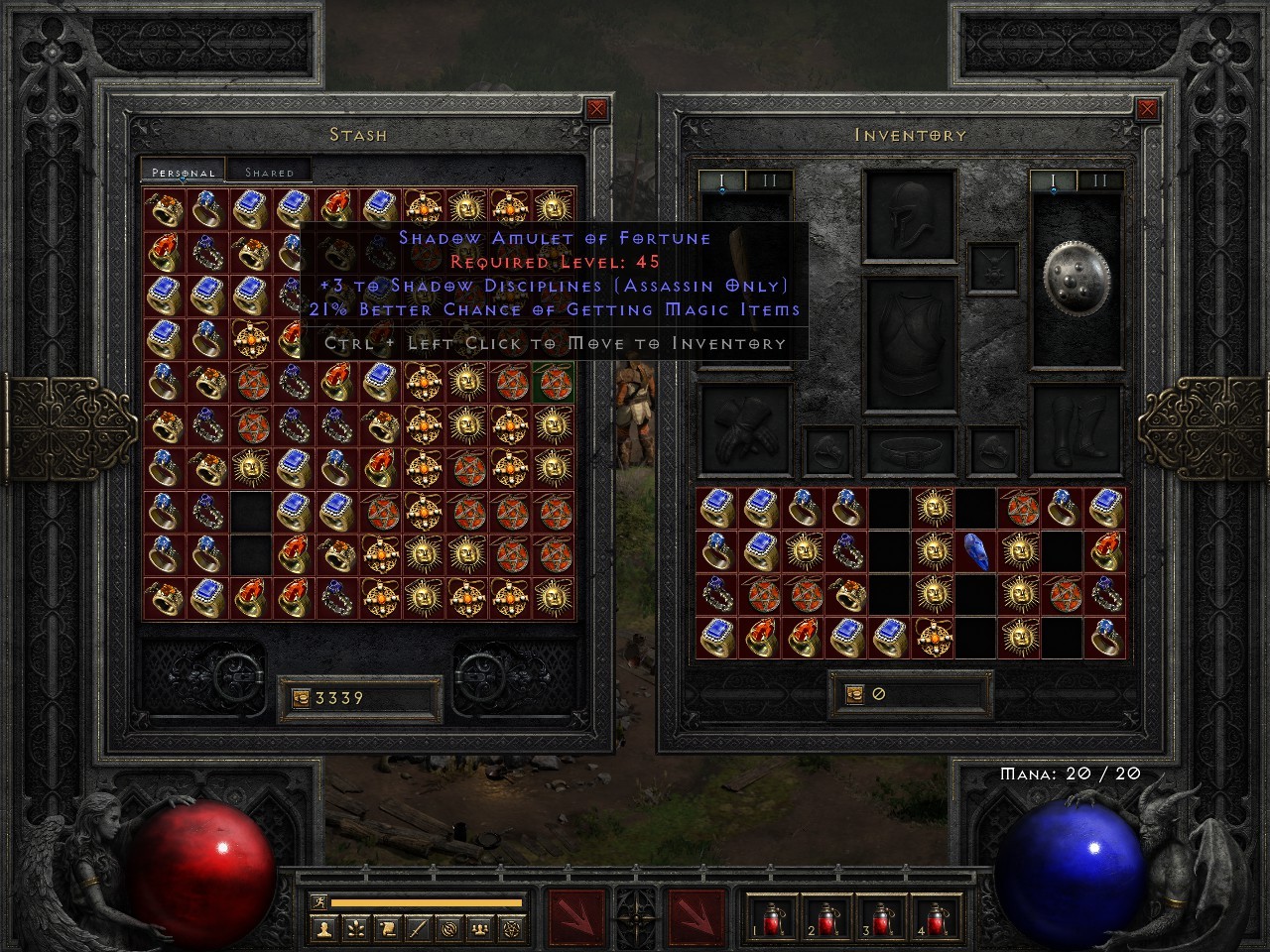Click the sword icon on the action bar
The width and height of the screenshot is (1270, 952).
click(418, 928)
